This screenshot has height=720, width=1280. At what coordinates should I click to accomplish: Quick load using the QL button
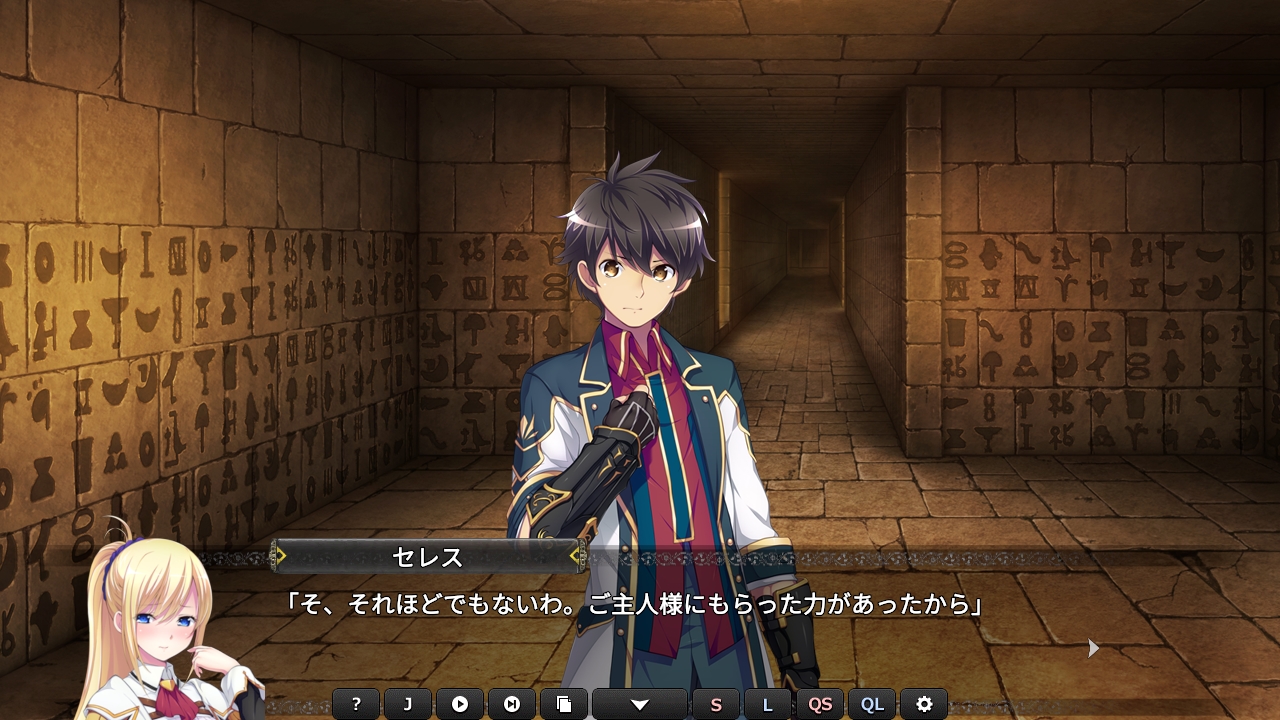pos(872,704)
